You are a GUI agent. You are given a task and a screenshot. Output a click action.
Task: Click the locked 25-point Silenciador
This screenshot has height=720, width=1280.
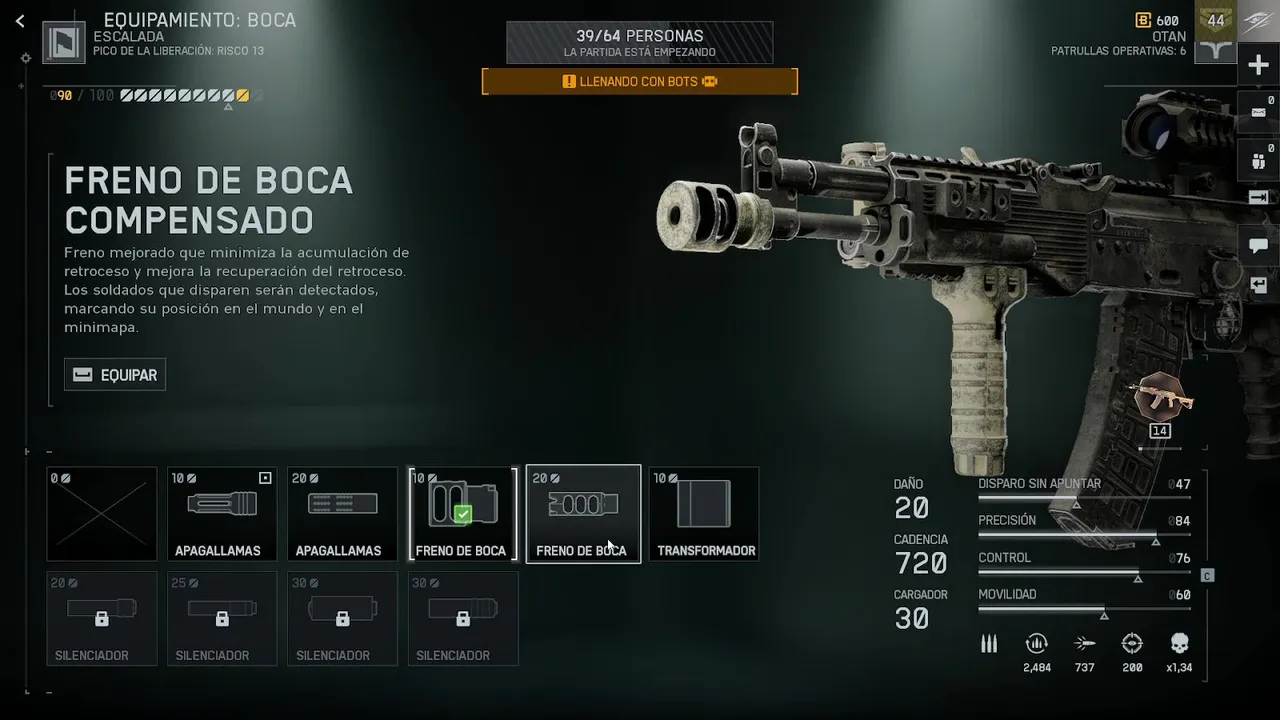pos(222,618)
